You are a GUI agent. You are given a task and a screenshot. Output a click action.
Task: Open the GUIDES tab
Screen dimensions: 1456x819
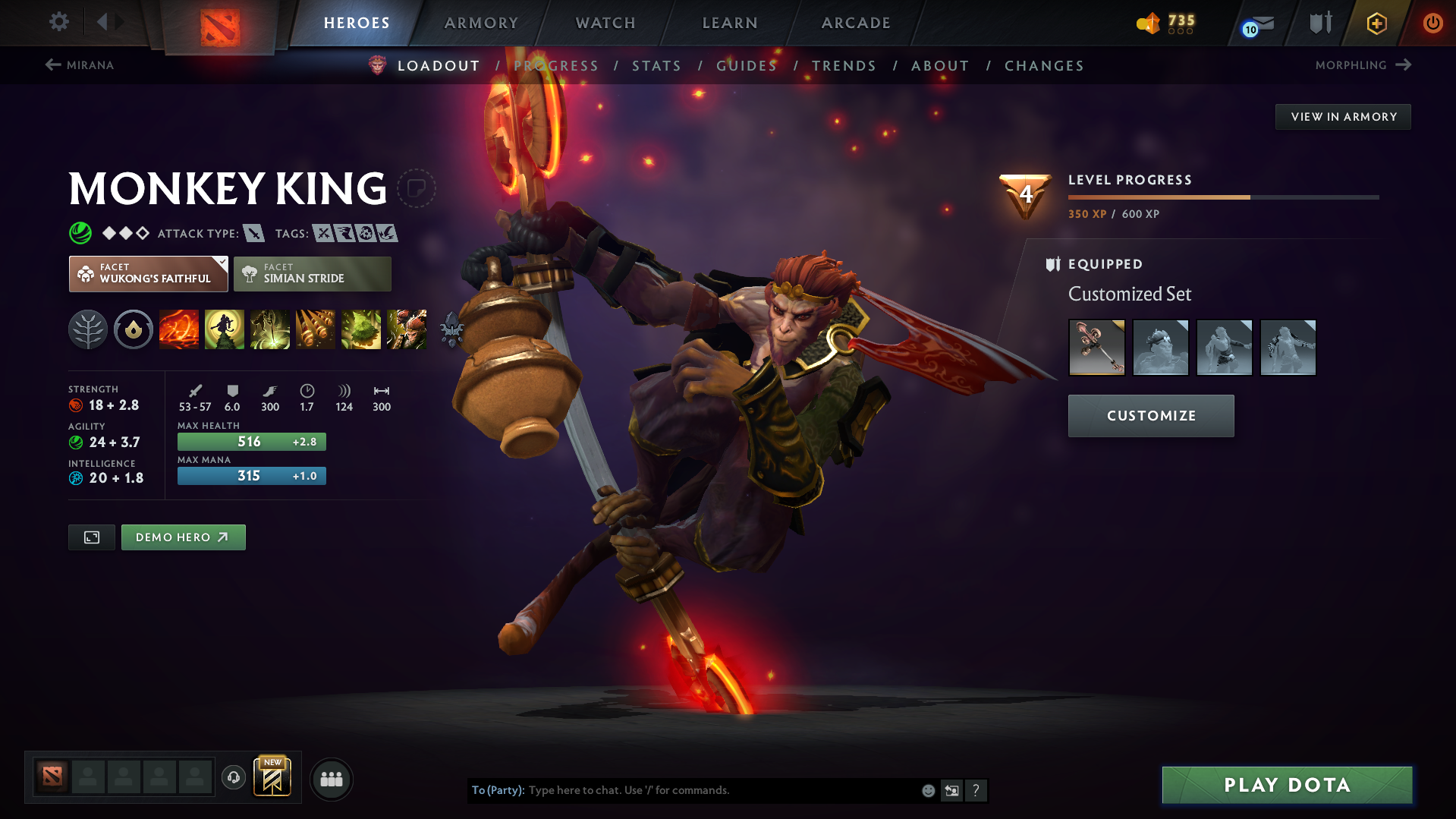[x=746, y=65]
